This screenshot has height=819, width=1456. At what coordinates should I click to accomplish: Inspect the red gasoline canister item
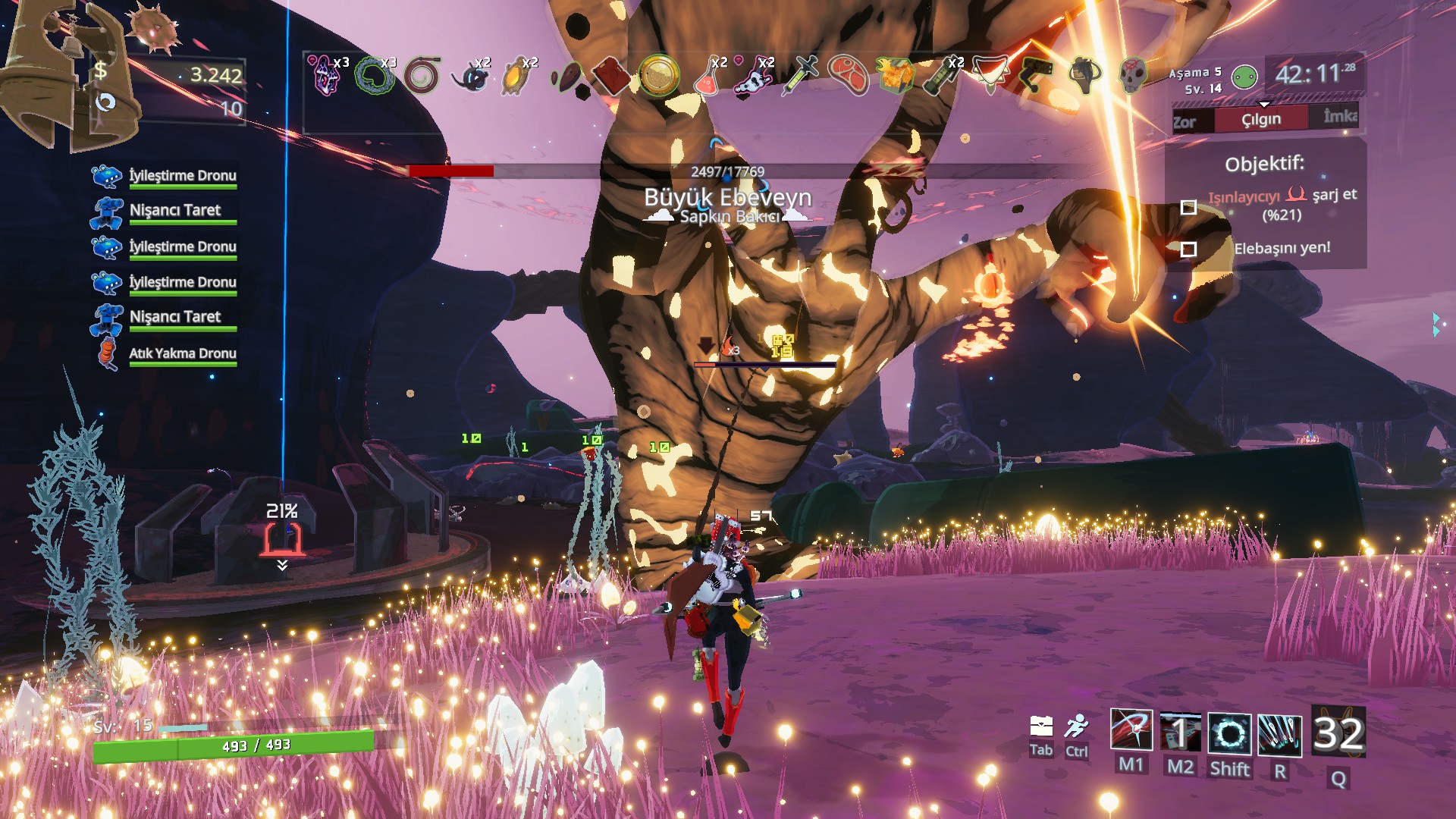tap(610, 76)
